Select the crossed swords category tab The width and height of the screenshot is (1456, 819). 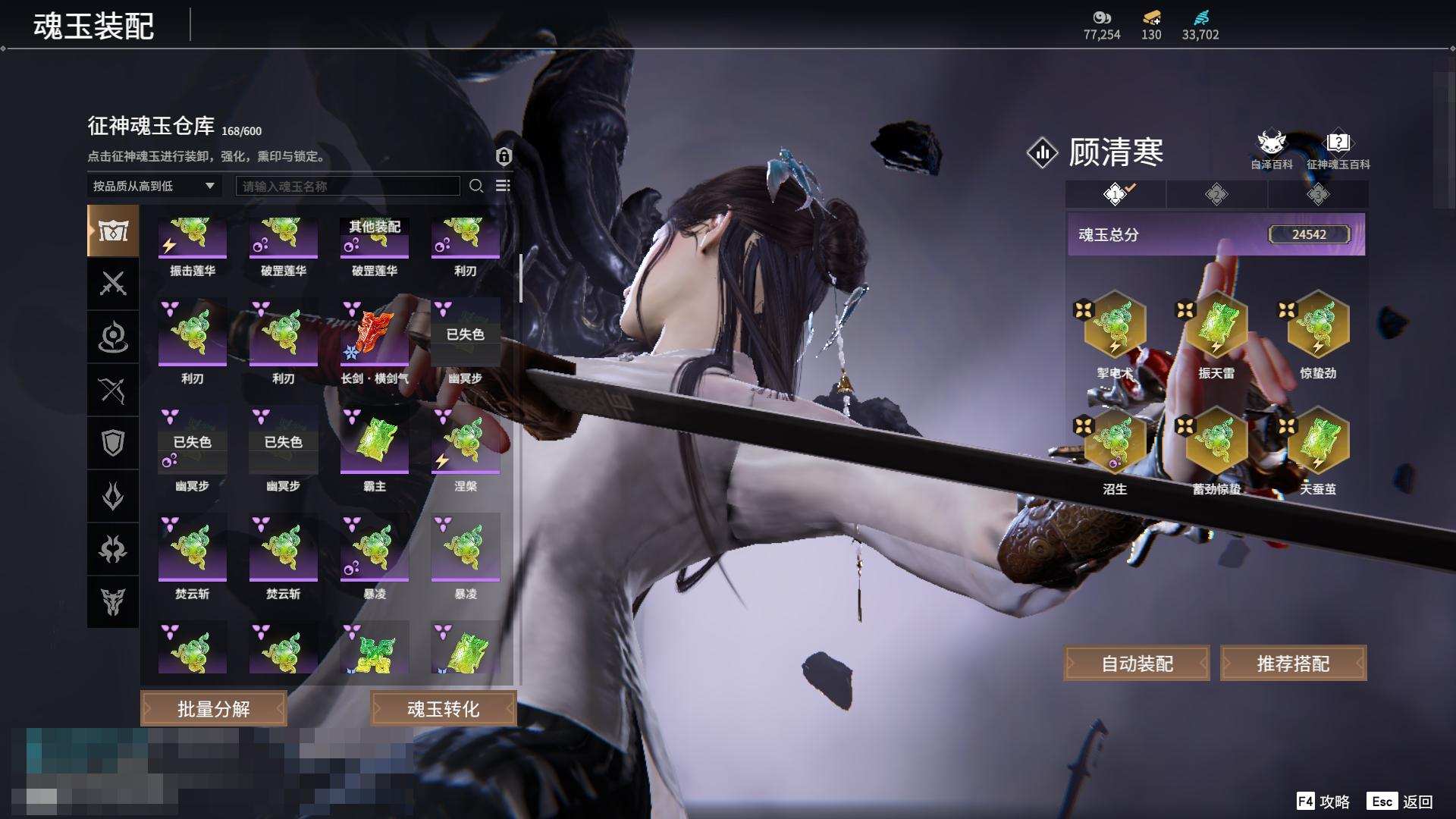[x=113, y=284]
